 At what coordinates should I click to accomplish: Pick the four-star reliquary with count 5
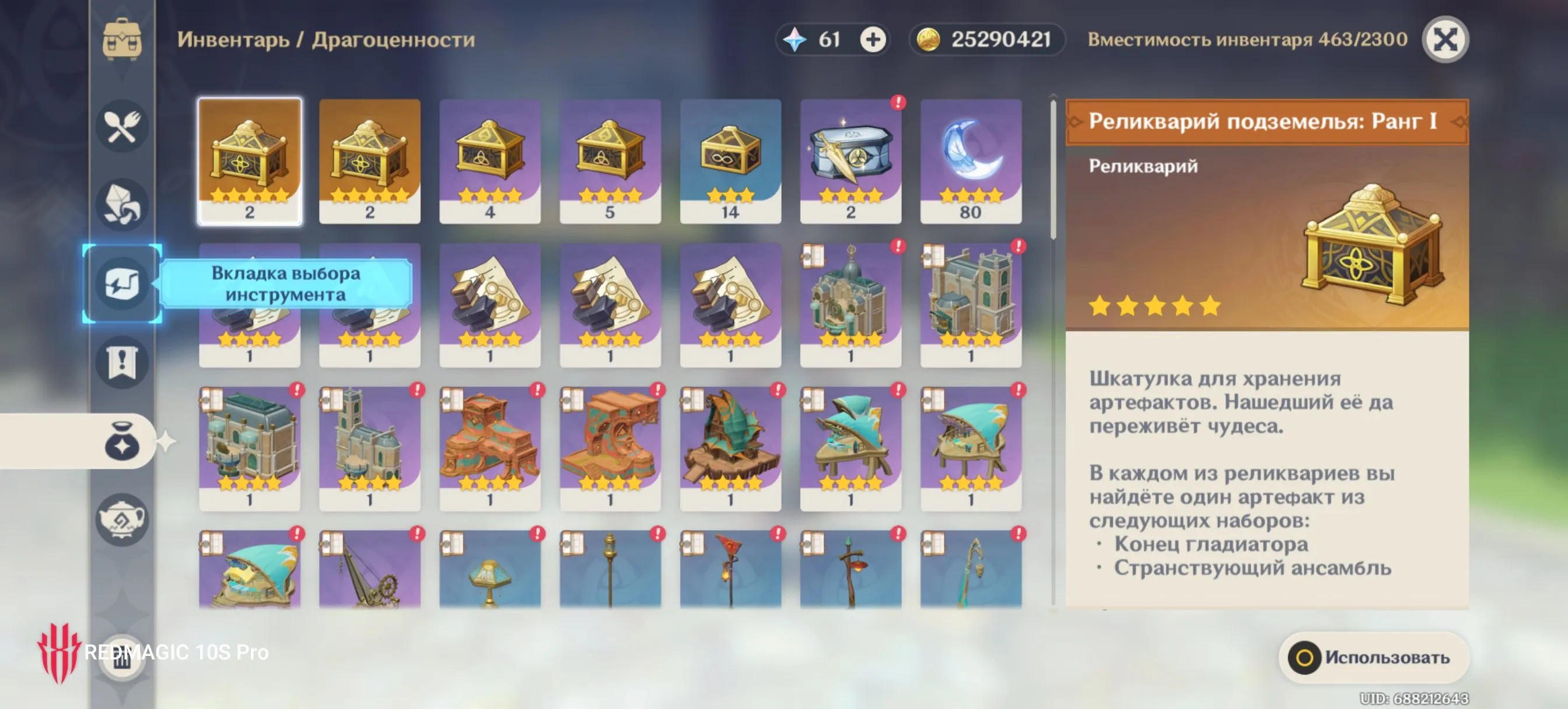pos(610,162)
